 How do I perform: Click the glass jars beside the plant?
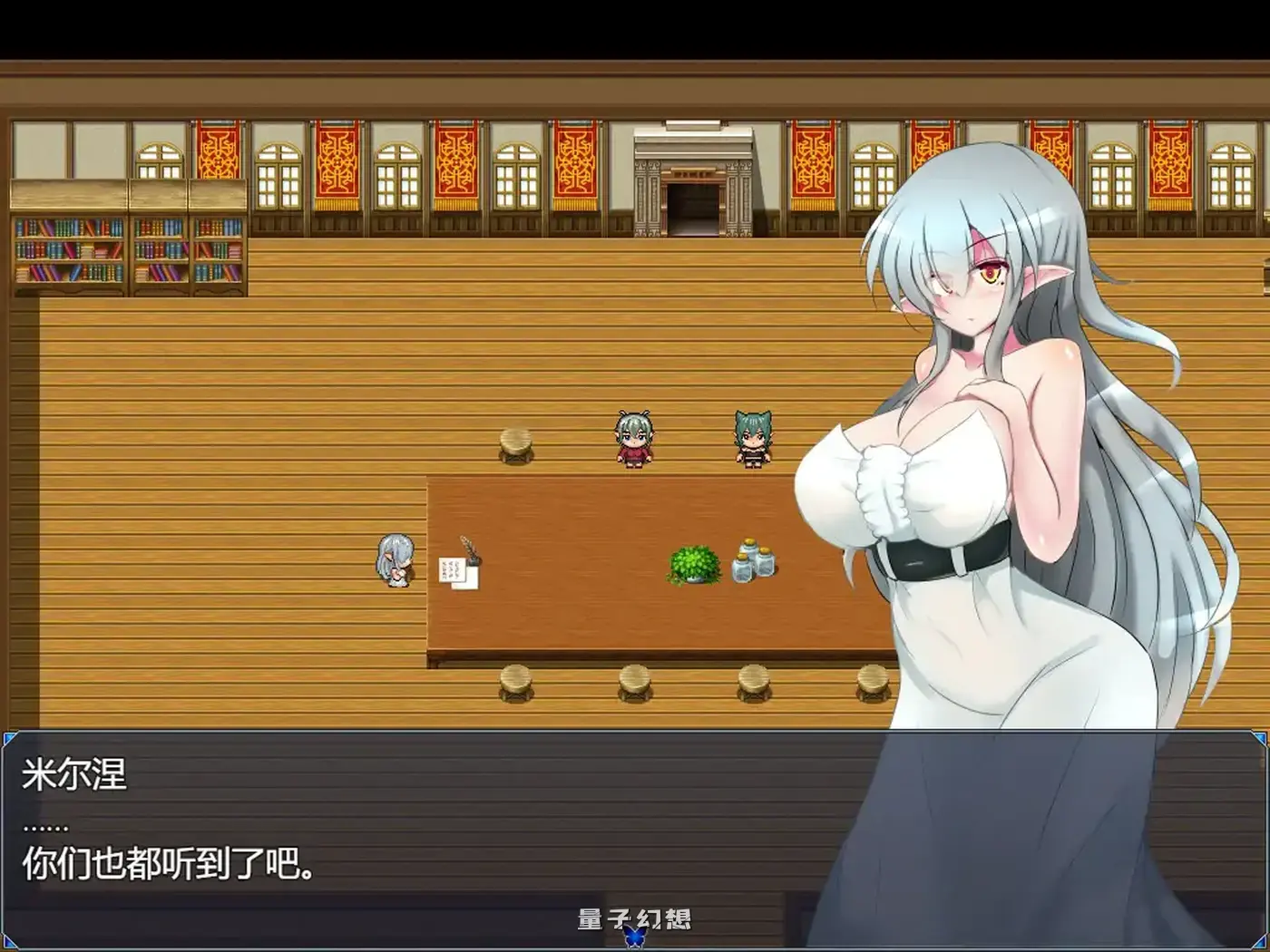coord(755,562)
